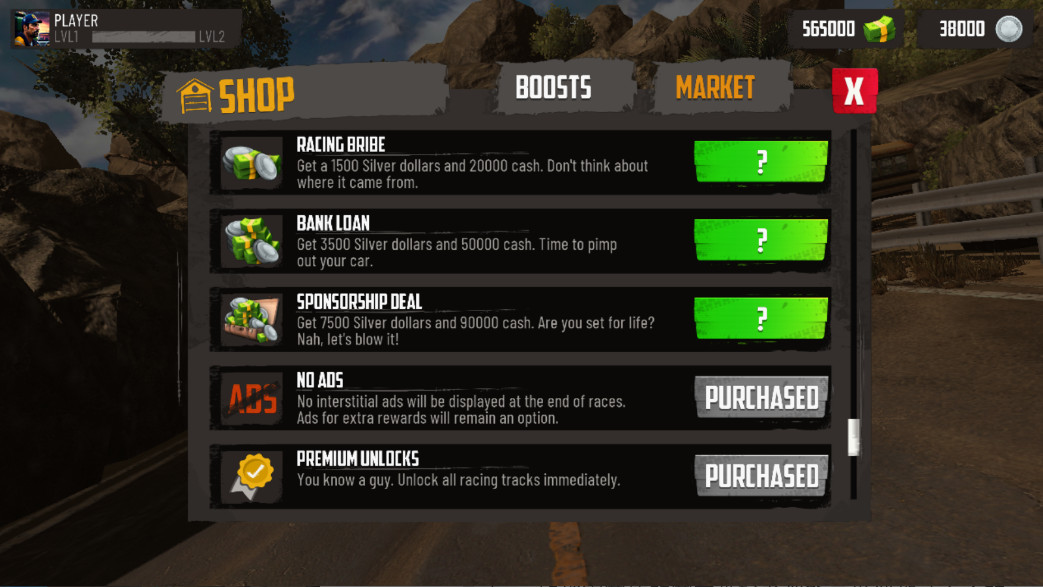Open the player profile avatar

coord(31,29)
